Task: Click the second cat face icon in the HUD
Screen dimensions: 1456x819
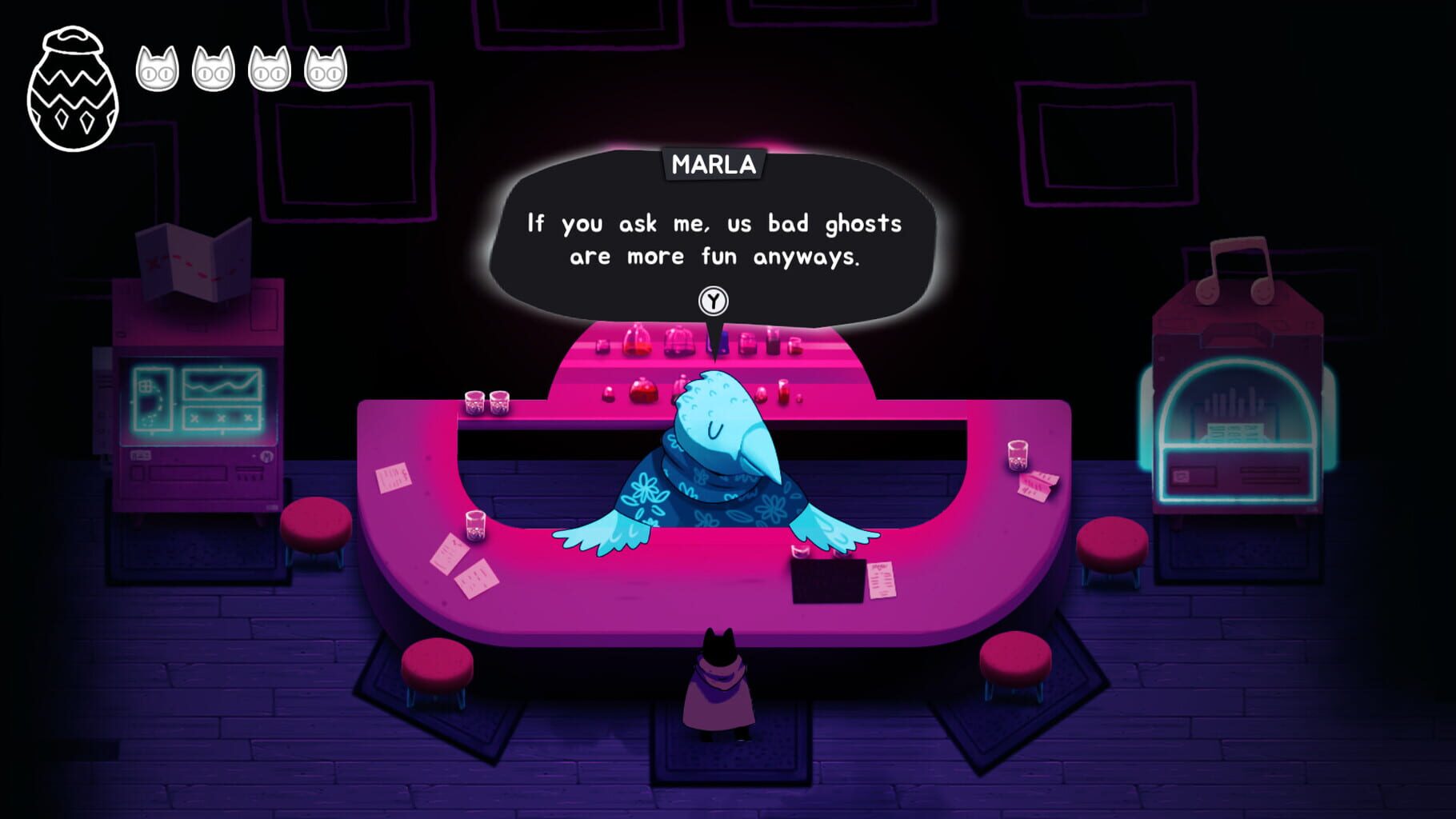Action: click(x=214, y=68)
